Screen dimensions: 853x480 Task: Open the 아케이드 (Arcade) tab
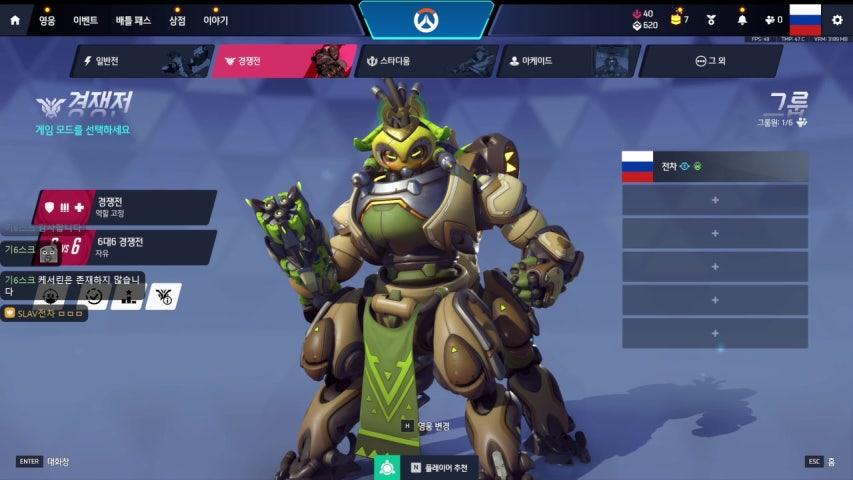[569, 61]
